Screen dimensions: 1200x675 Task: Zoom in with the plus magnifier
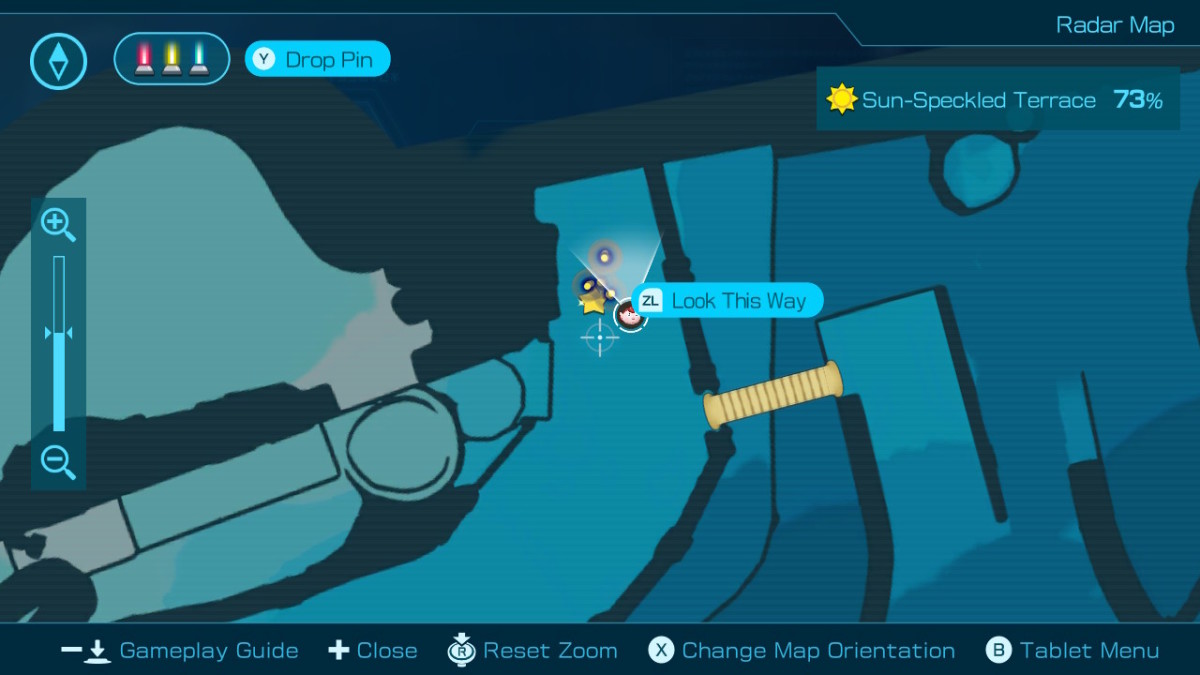tap(58, 225)
